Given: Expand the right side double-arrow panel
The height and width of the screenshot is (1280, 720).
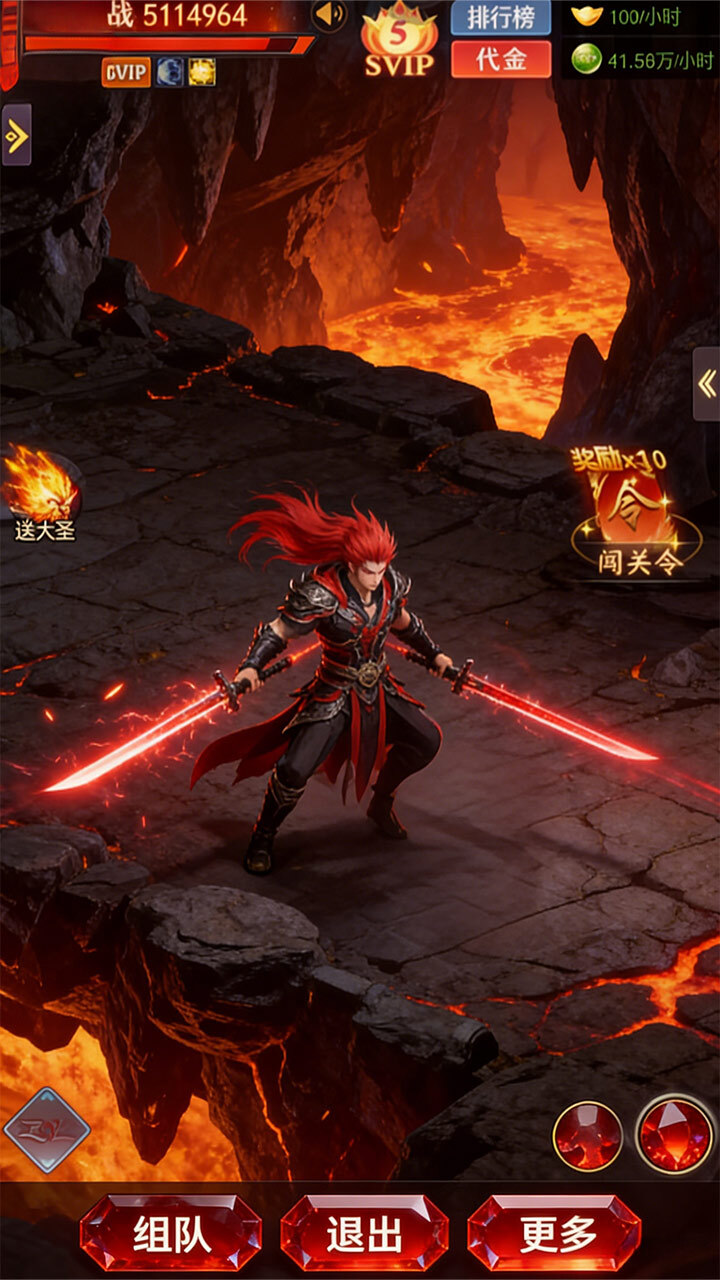Looking at the screenshot, I should (706, 384).
